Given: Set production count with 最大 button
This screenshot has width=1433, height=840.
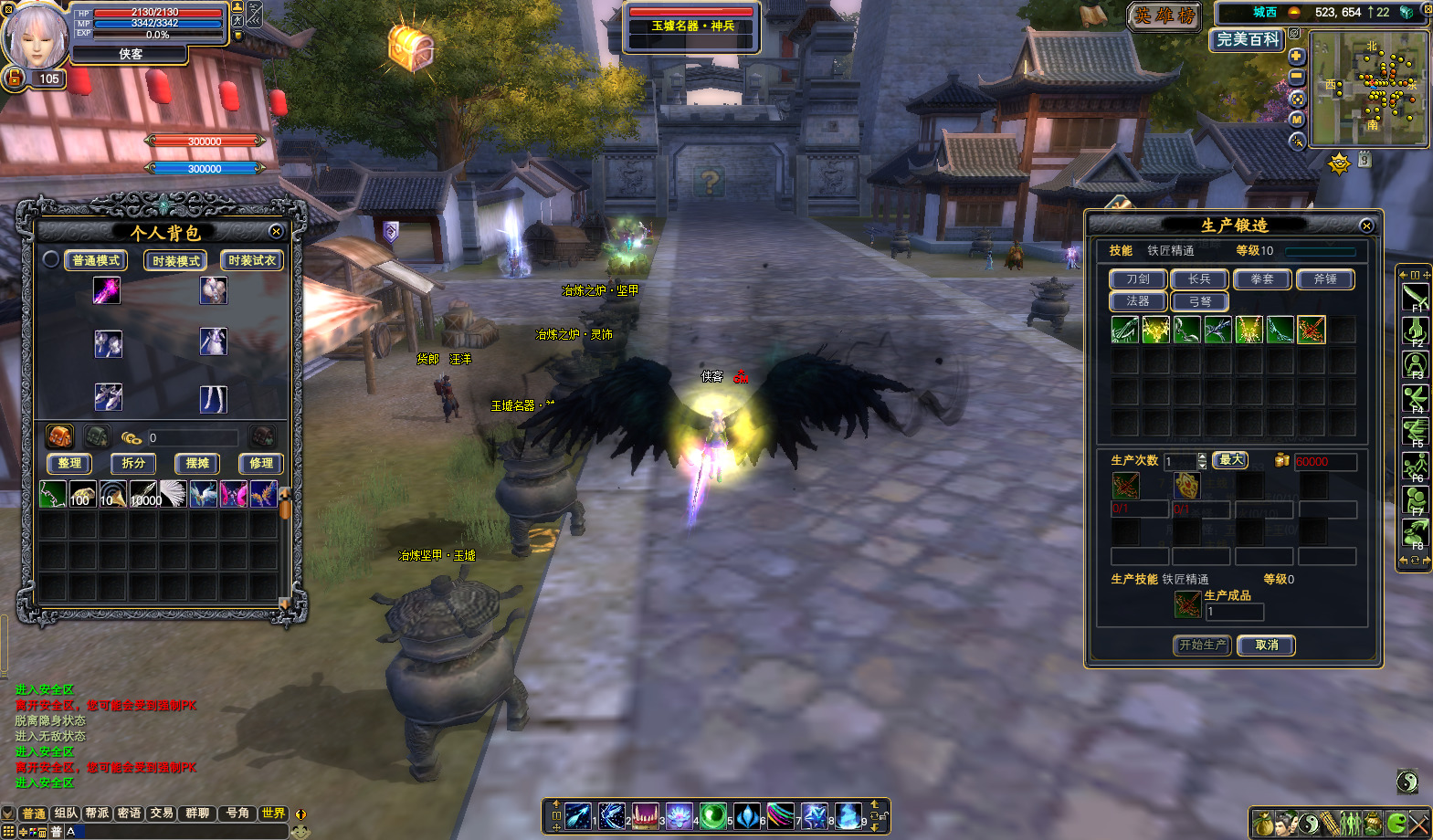Looking at the screenshot, I should click(x=1231, y=460).
